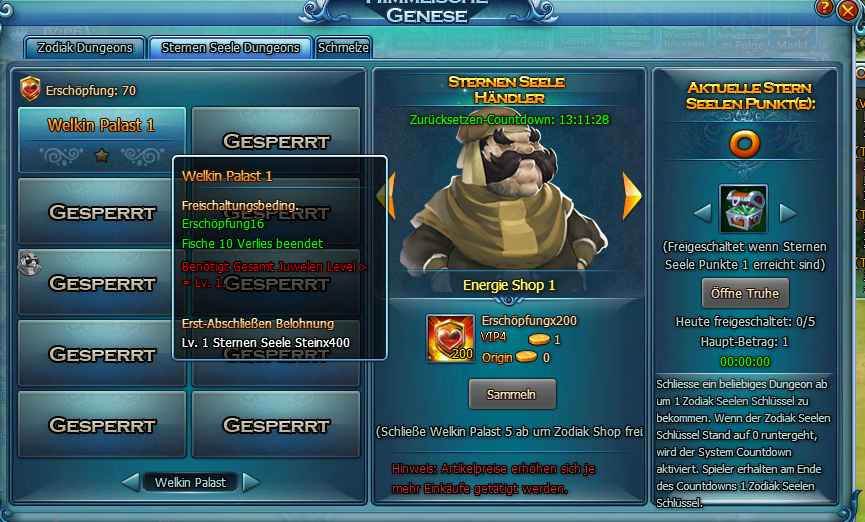View the next treasure chest reward

tap(788, 212)
